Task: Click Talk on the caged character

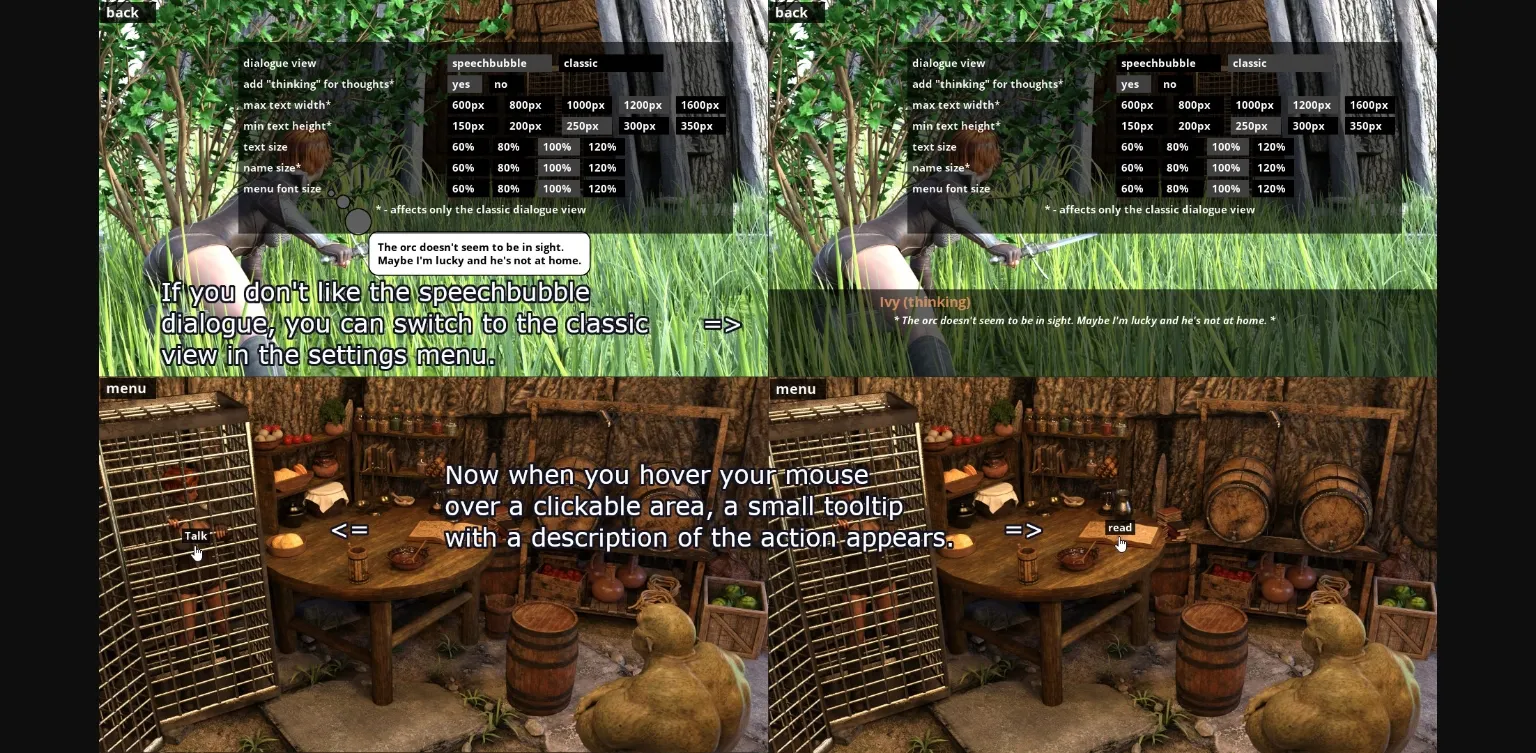Action: 196,536
